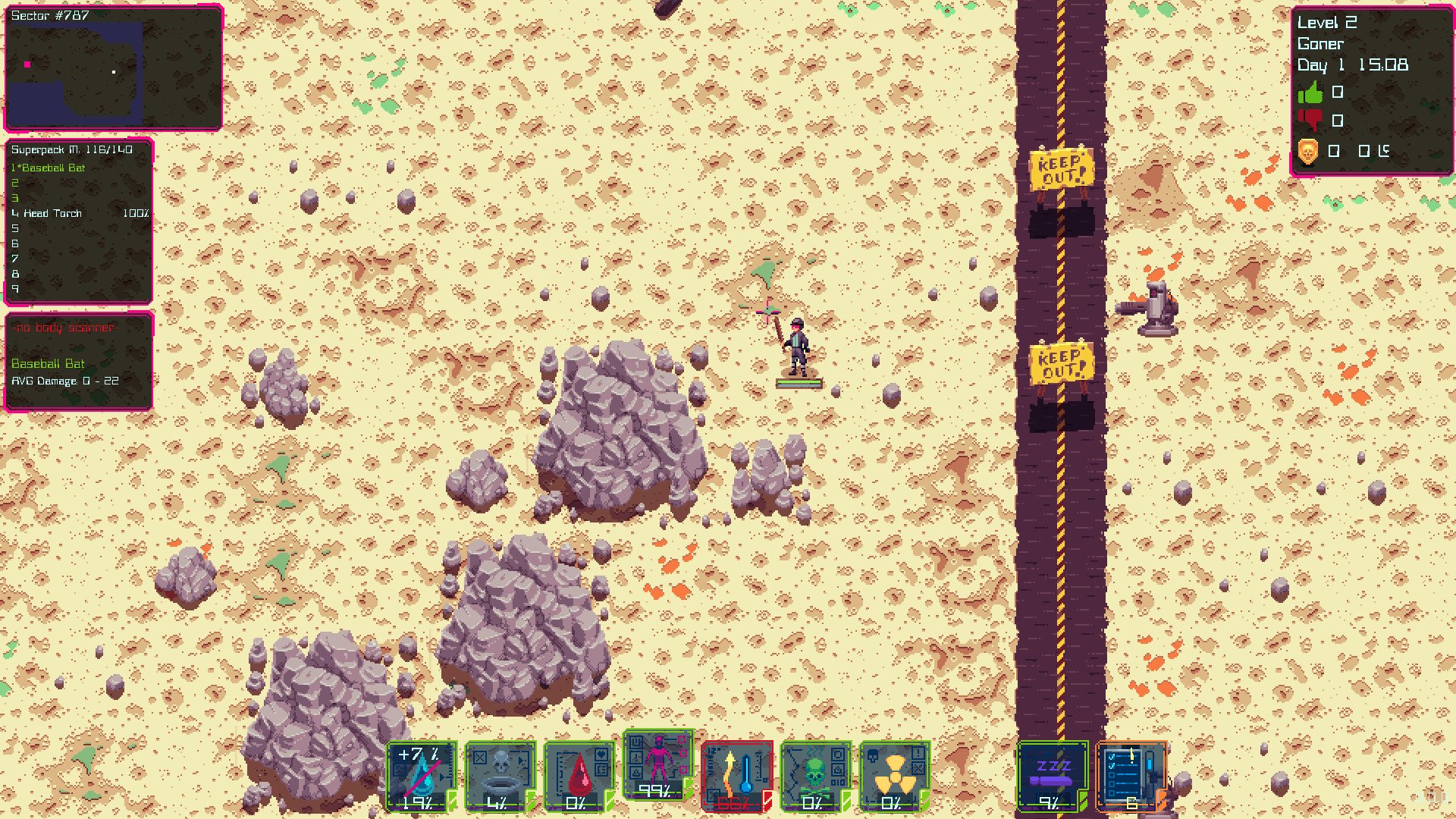Click the thumbs-up reputation icon
The height and width of the screenshot is (819, 1456).
pos(1310,93)
